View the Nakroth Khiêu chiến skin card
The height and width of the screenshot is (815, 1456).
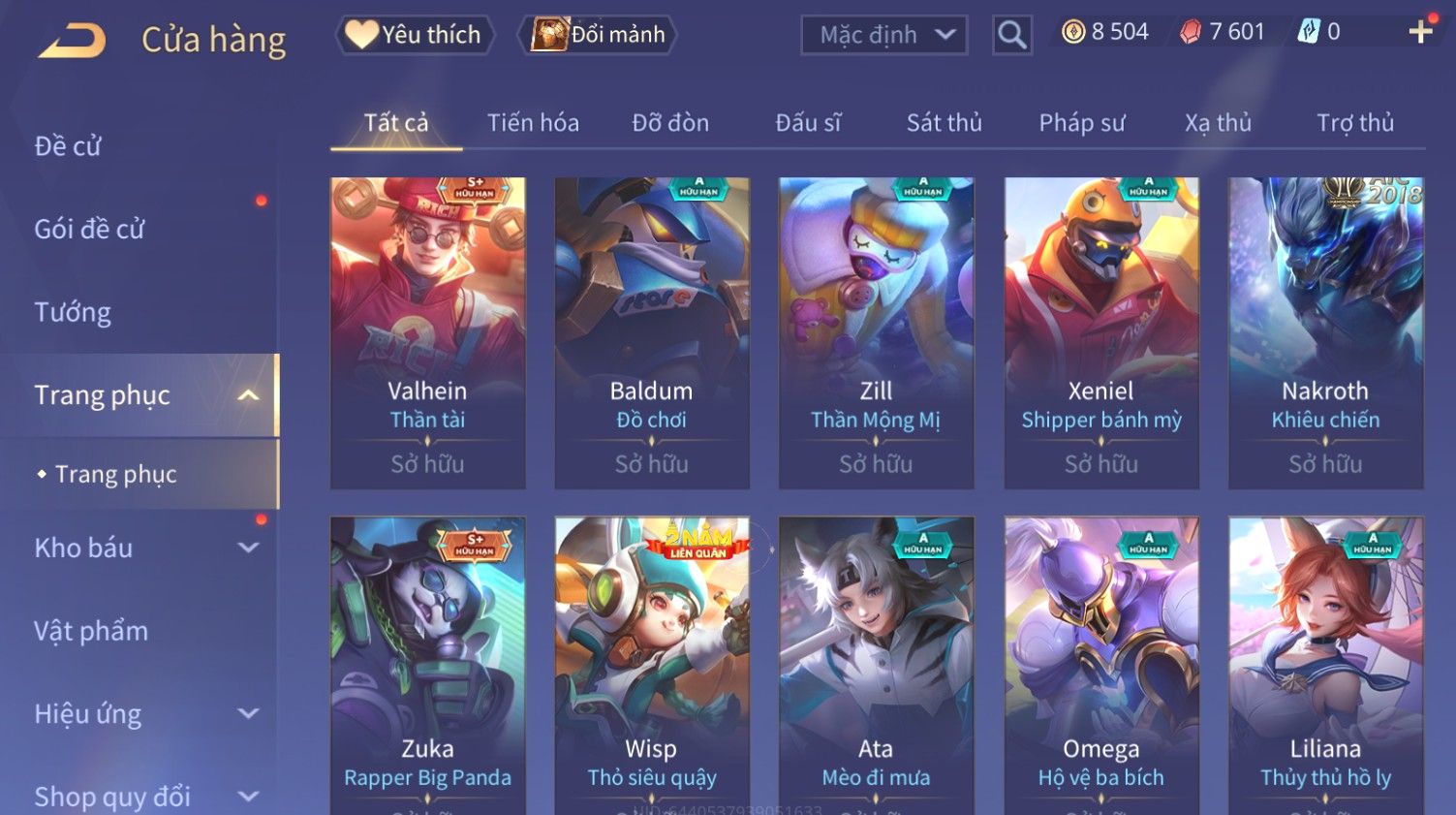1325,332
